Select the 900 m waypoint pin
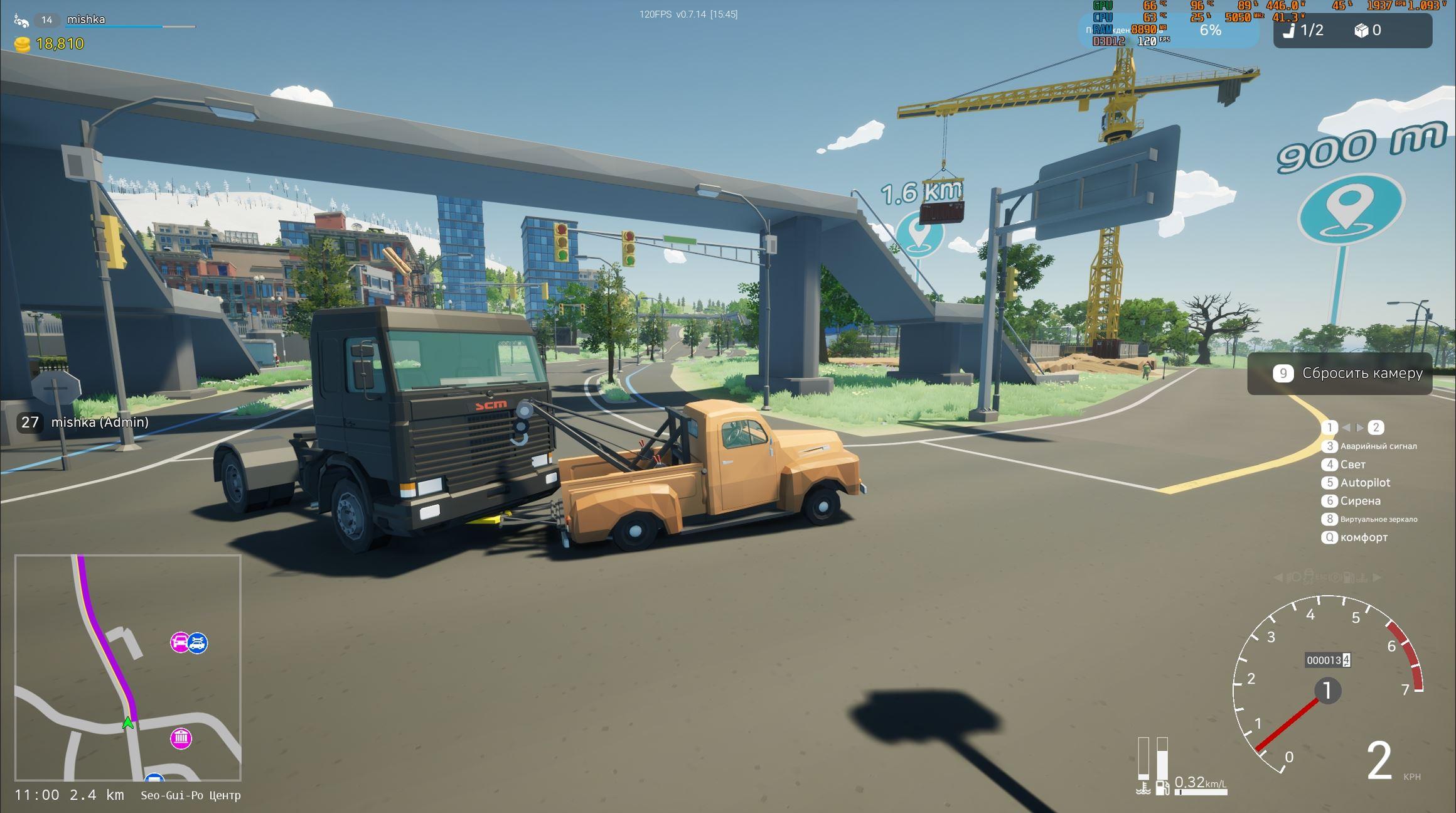 (x=1350, y=207)
